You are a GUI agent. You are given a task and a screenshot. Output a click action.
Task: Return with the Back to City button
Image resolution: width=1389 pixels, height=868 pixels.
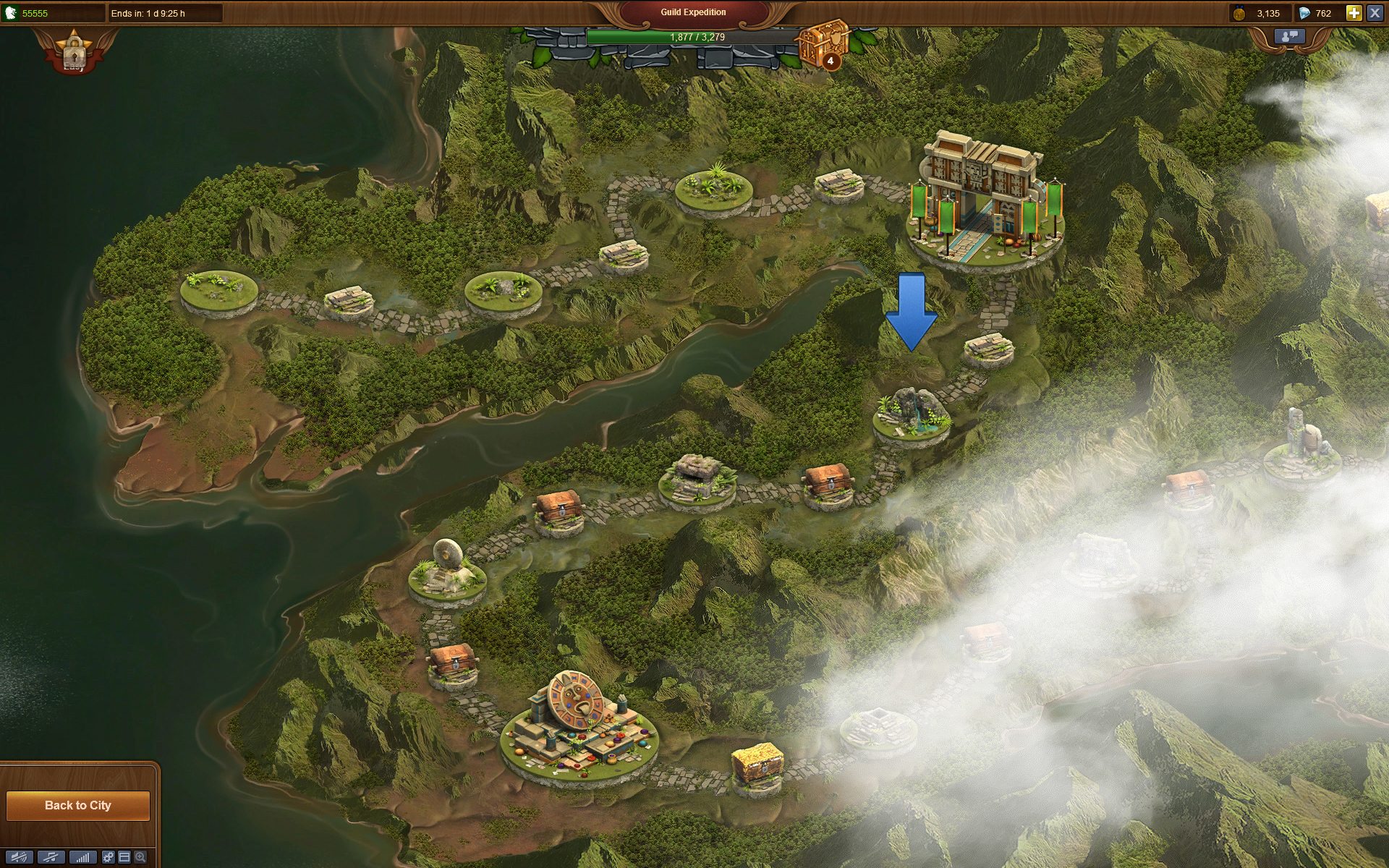pos(78,805)
